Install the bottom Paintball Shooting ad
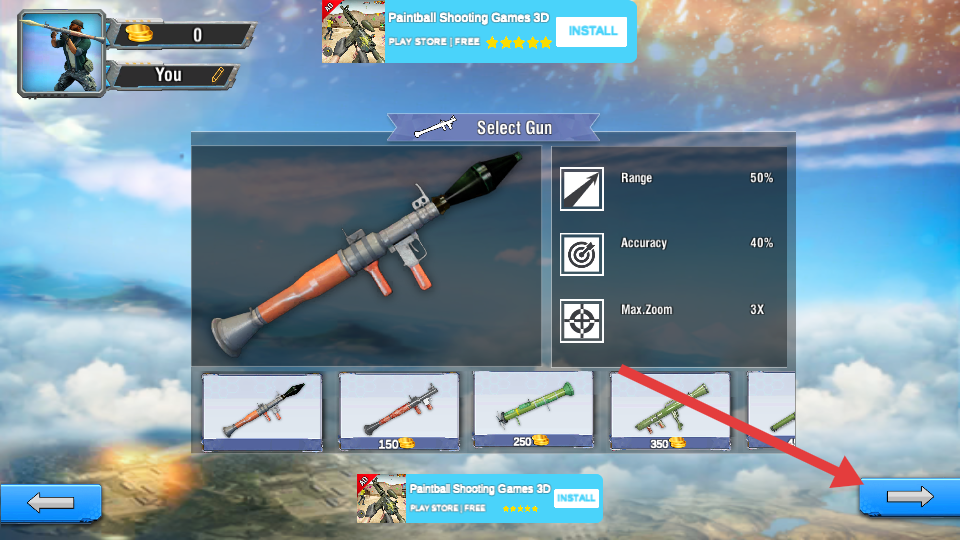The height and width of the screenshot is (540, 960). click(x=576, y=498)
